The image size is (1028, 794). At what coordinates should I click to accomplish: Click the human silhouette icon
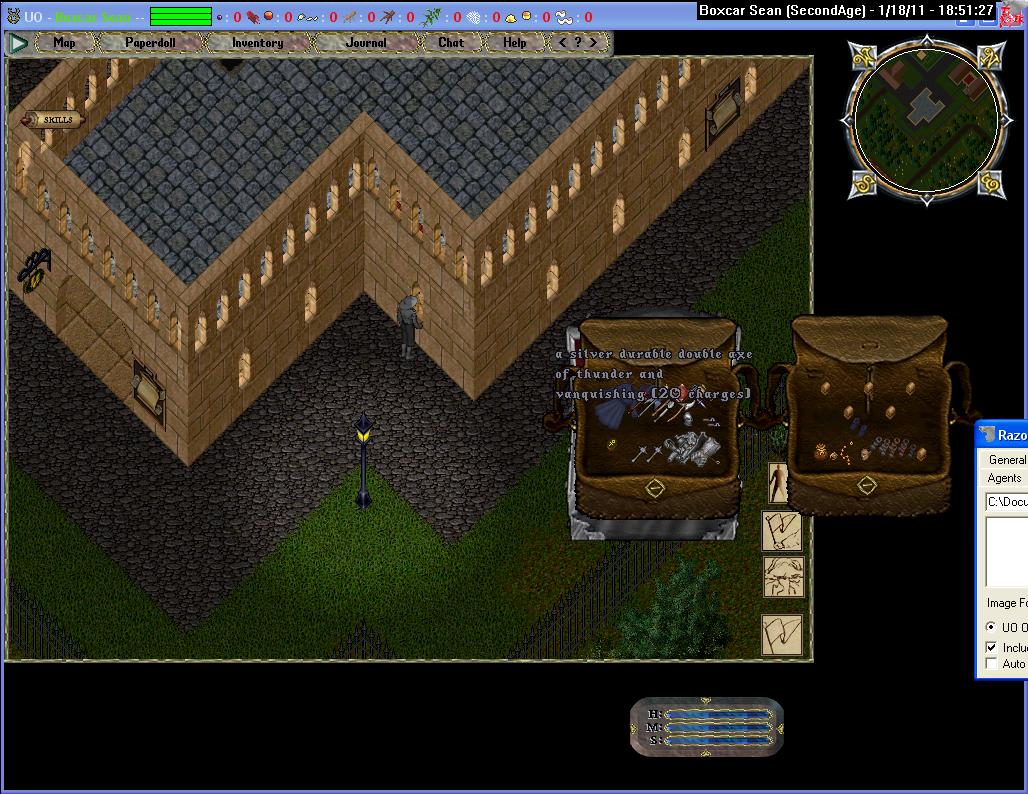(780, 484)
